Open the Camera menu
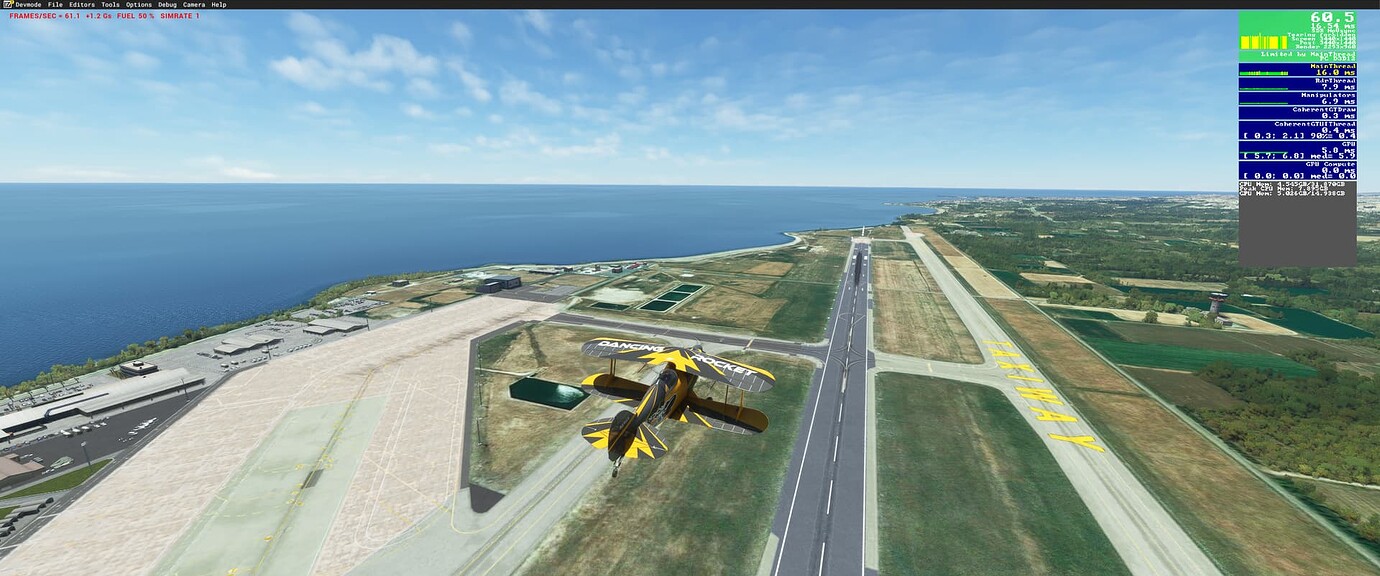Viewport: 1380px width, 576px height. (194, 5)
